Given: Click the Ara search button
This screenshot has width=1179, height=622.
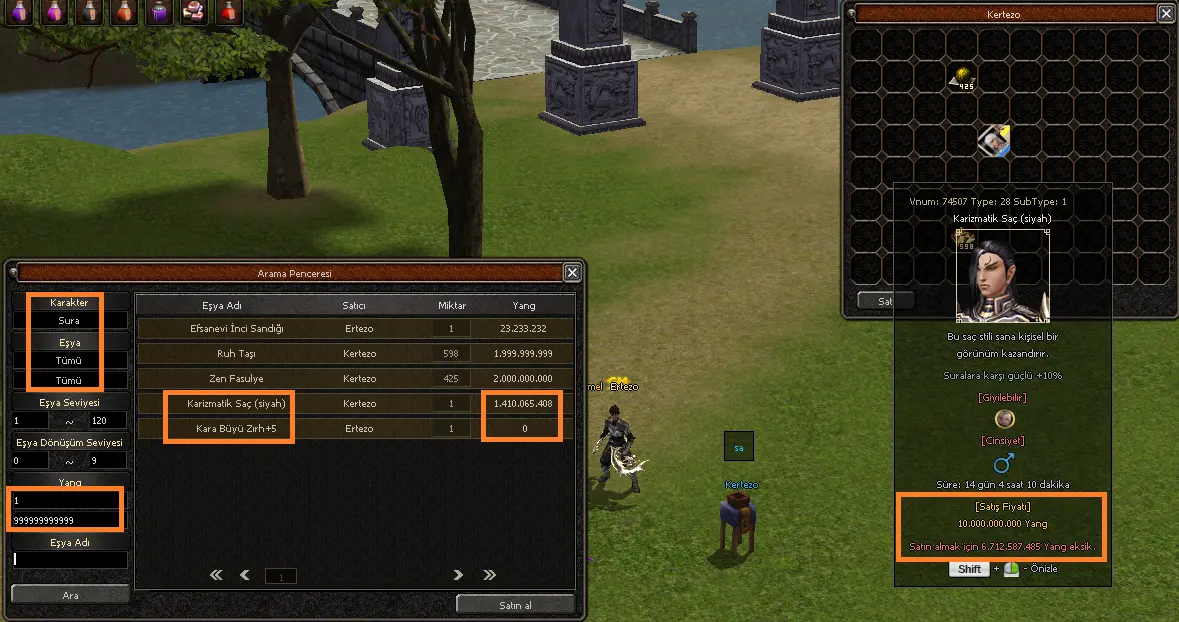Looking at the screenshot, I should [x=70, y=594].
